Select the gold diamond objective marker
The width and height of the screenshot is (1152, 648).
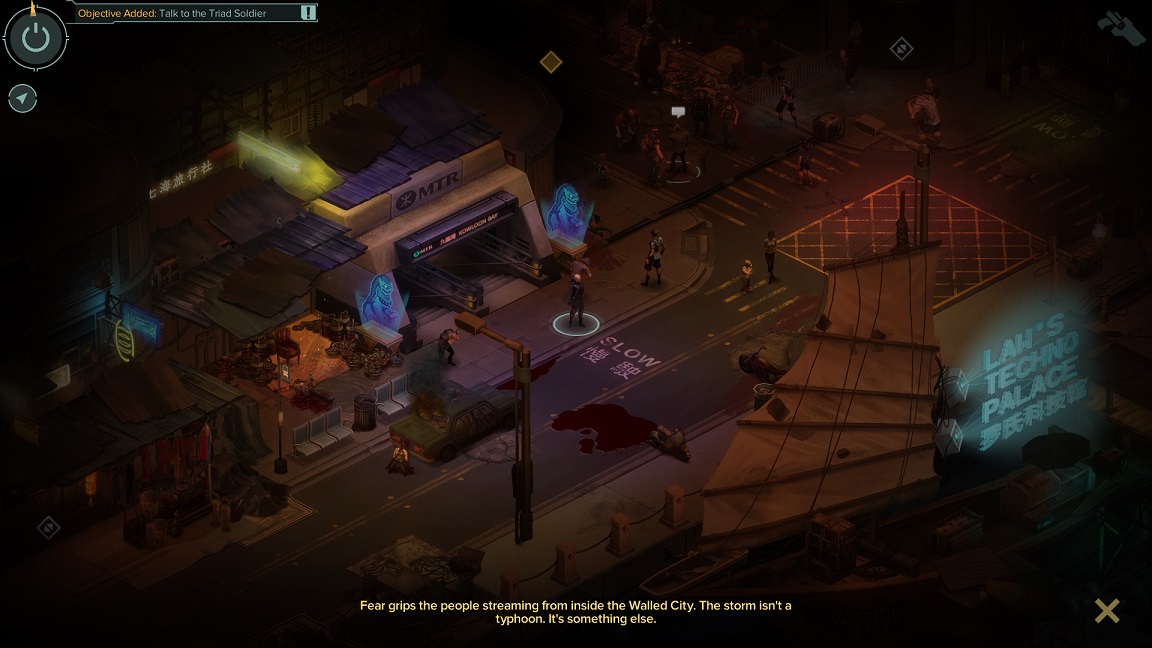[551, 62]
